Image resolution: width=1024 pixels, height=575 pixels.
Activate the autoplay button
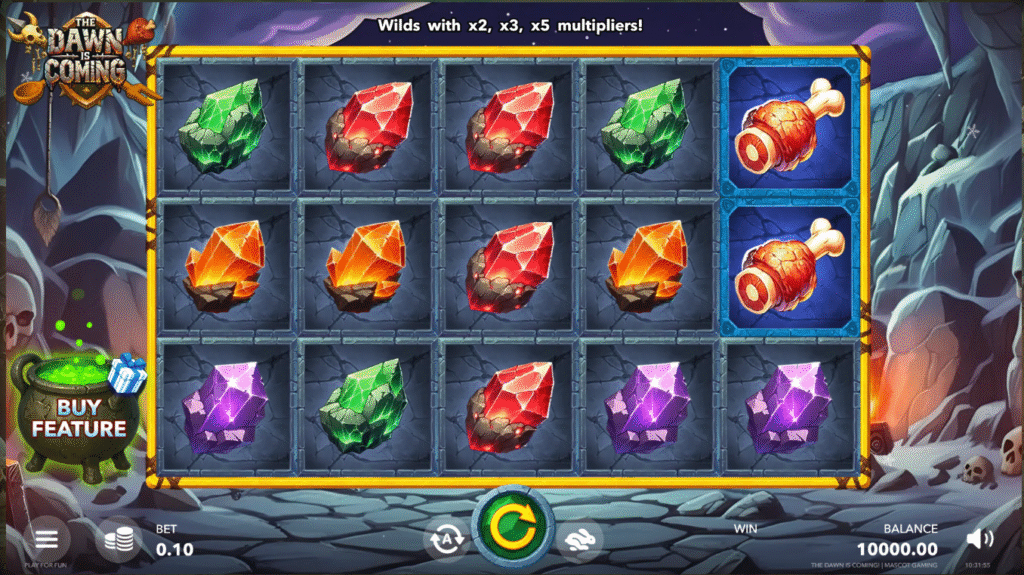point(445,540)
